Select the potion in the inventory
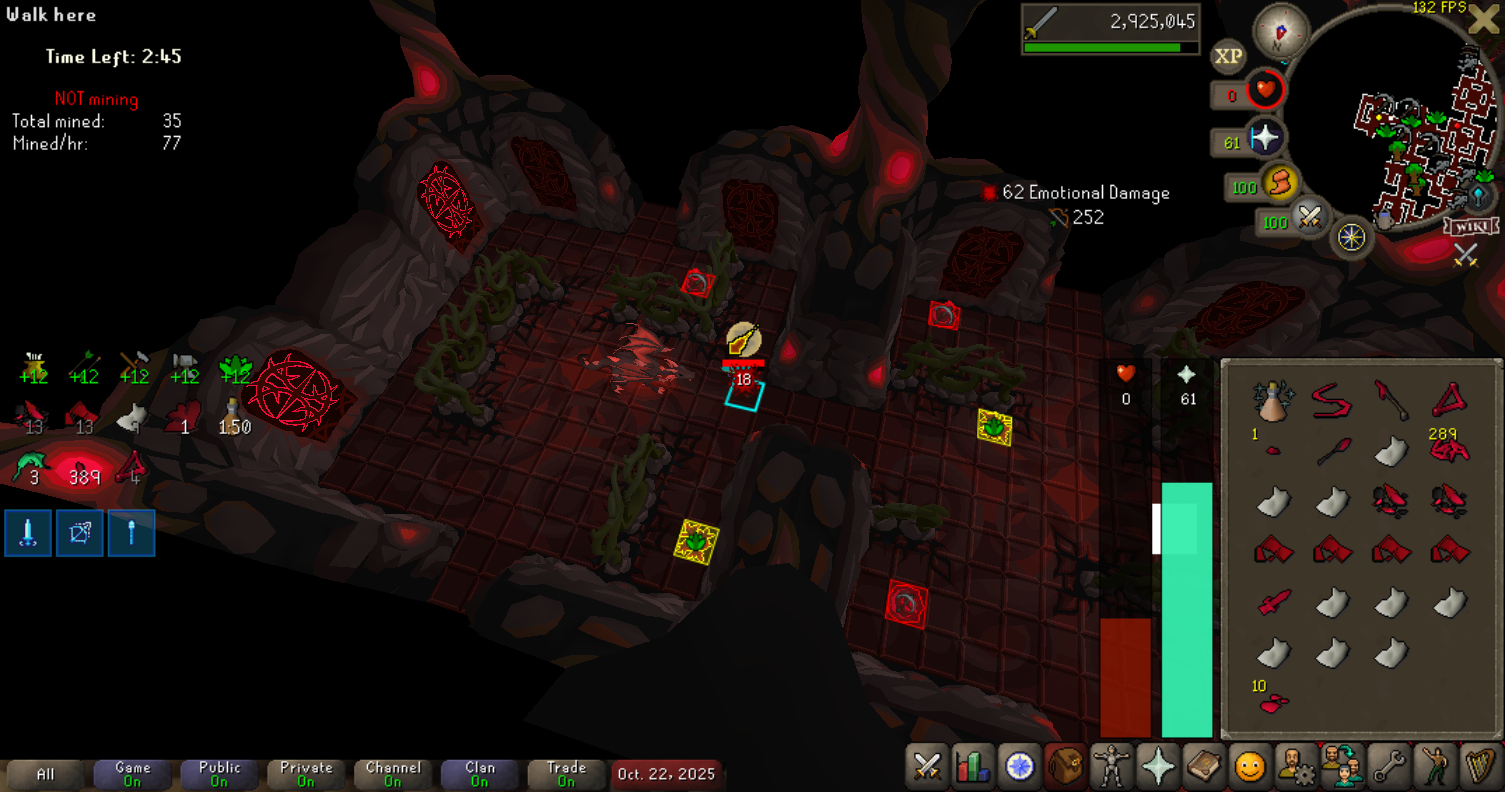 1273,402
